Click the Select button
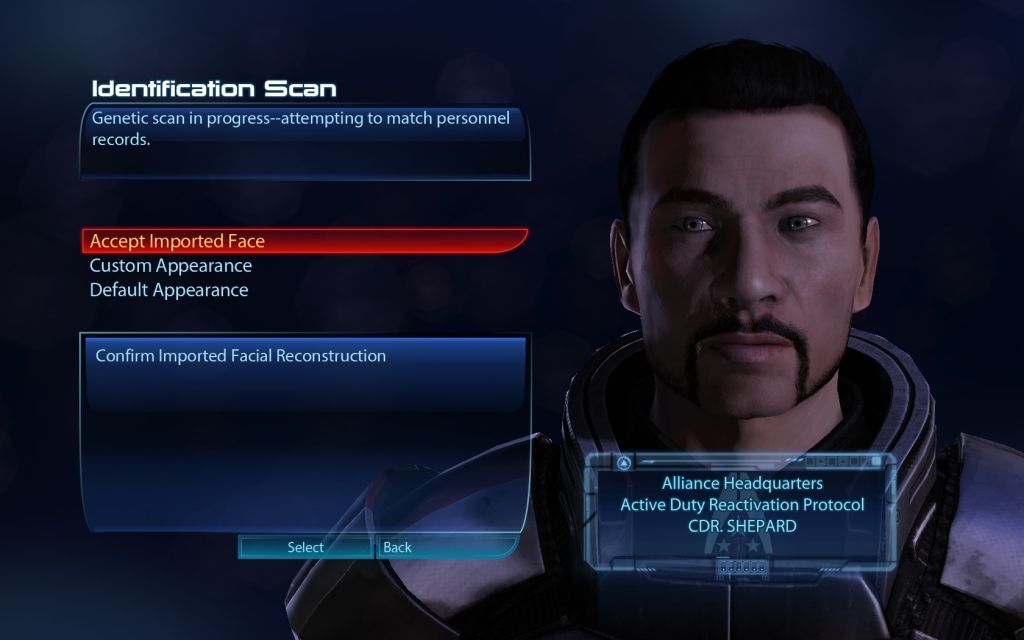 pos(305,547)
